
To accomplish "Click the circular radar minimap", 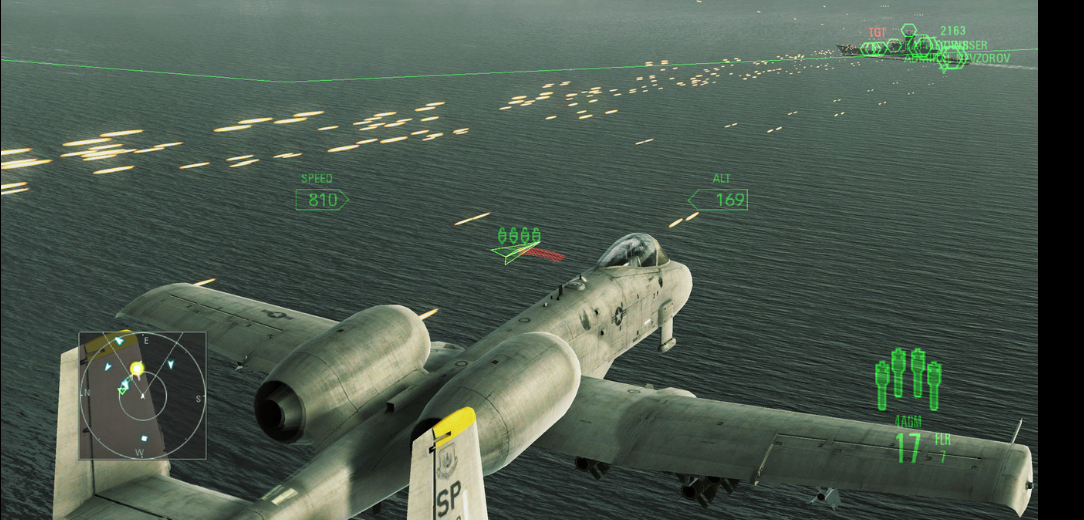I will coord(142,395).
